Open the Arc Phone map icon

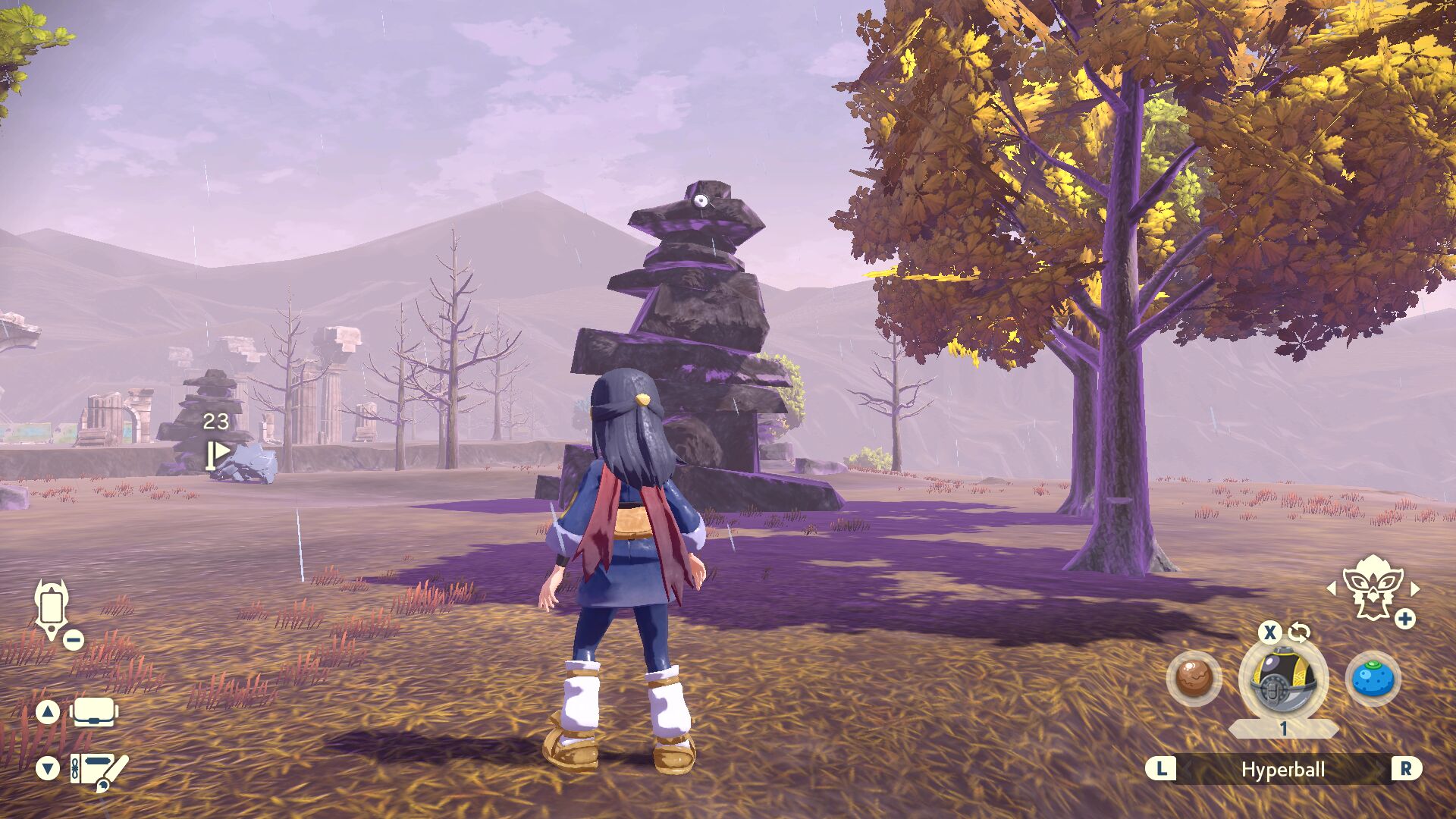click(52, 609)
